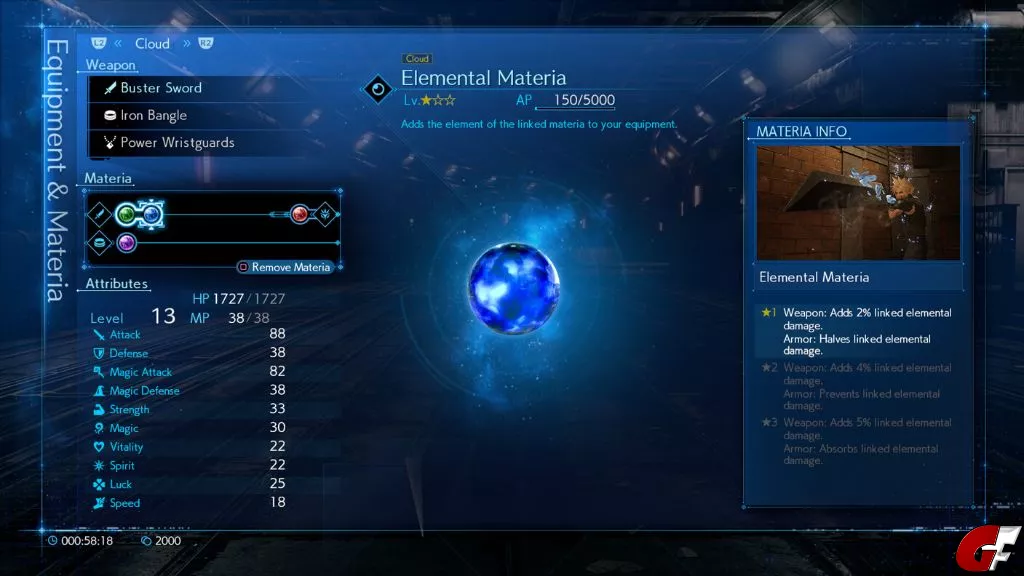Select the green materia orb
Screen dimensions: 1024x576
(x=126, y=214)
